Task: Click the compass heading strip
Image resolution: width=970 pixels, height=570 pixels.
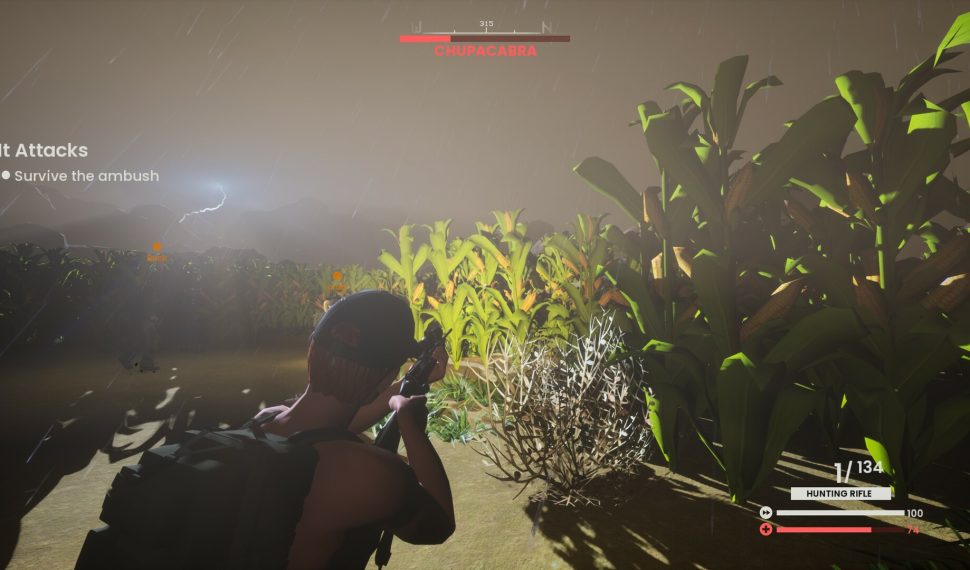Action: [485, 27]
